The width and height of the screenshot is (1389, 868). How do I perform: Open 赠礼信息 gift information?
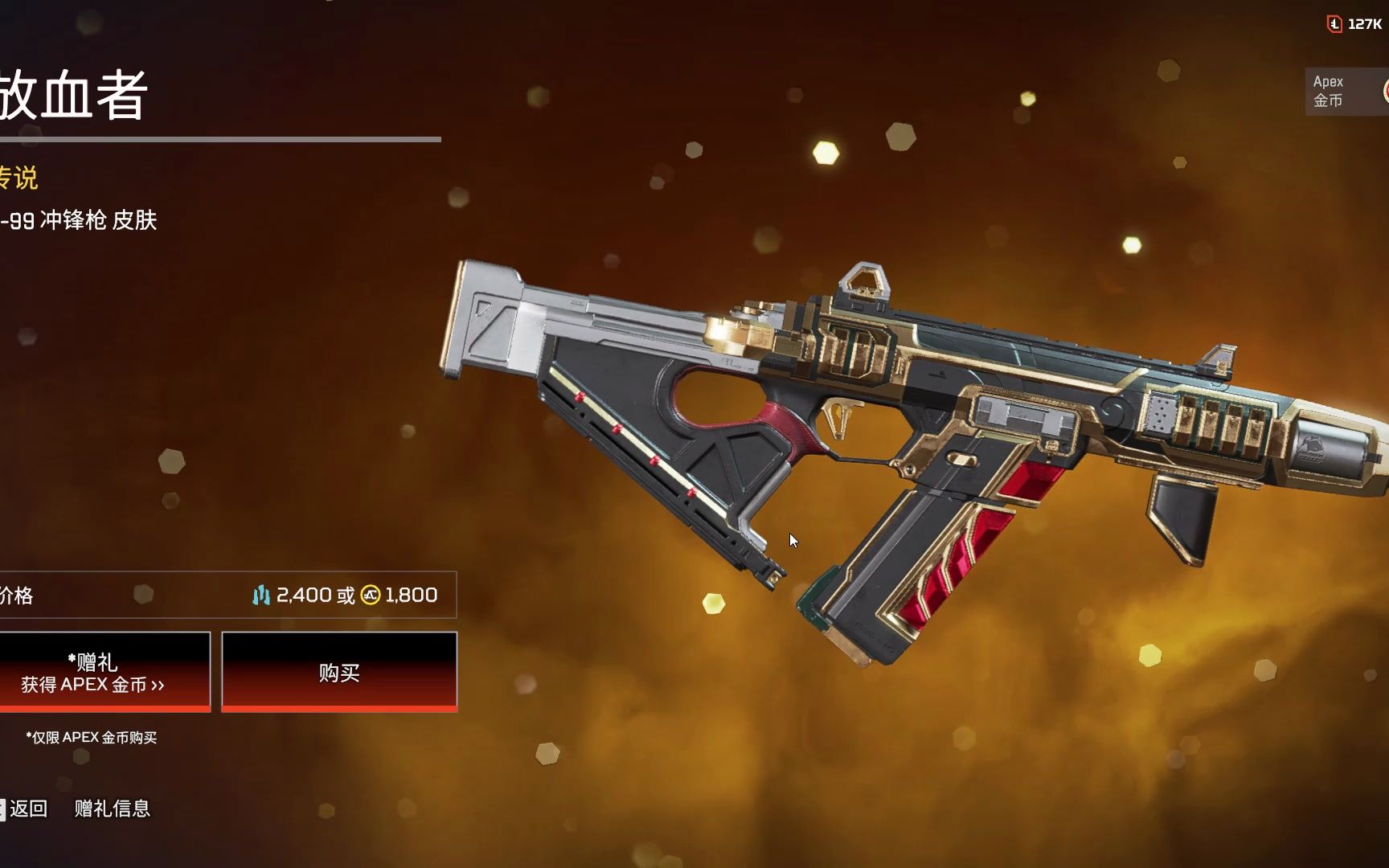click(113, 809)
